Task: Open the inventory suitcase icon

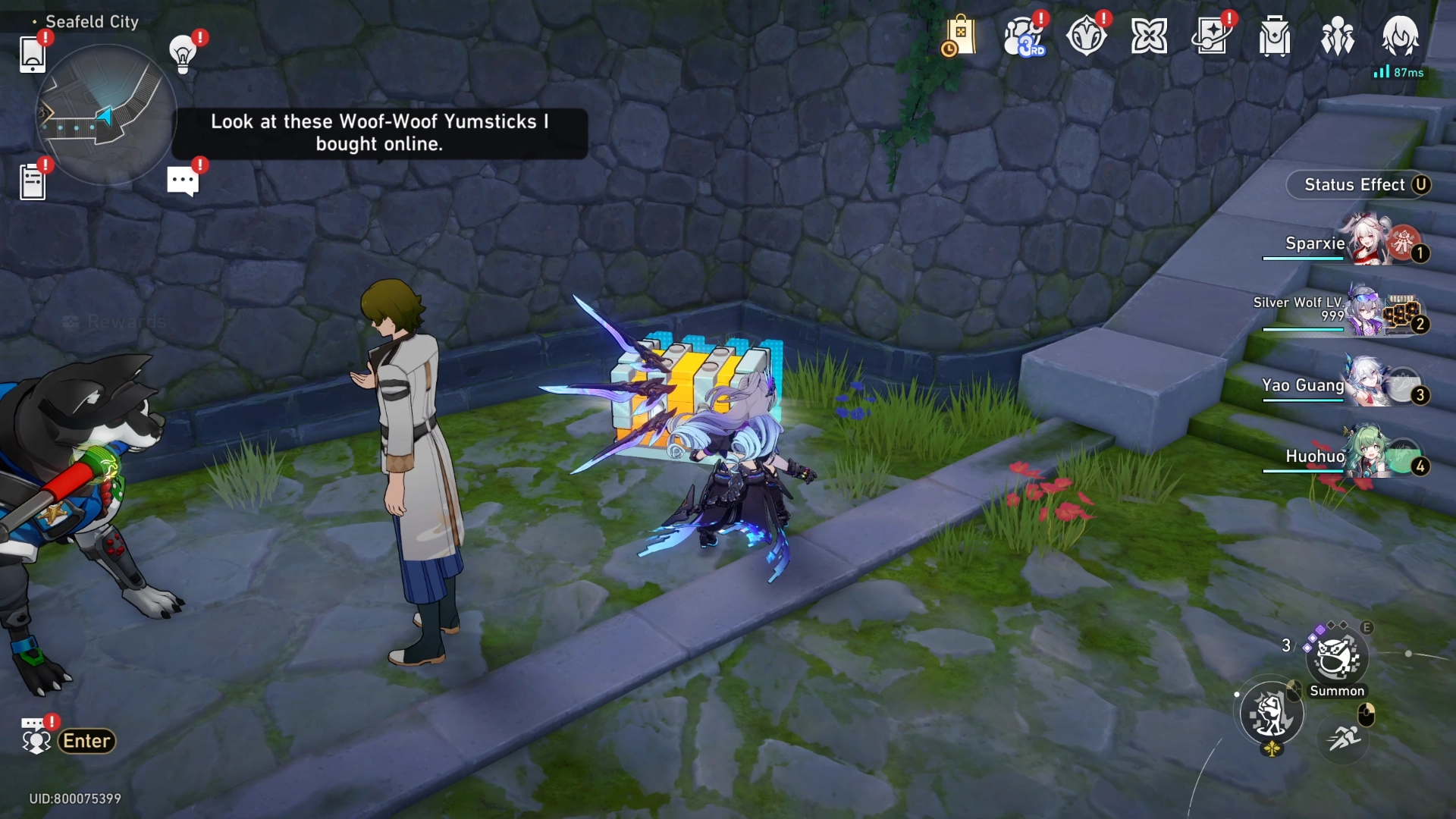Action: coord(1274,34)
